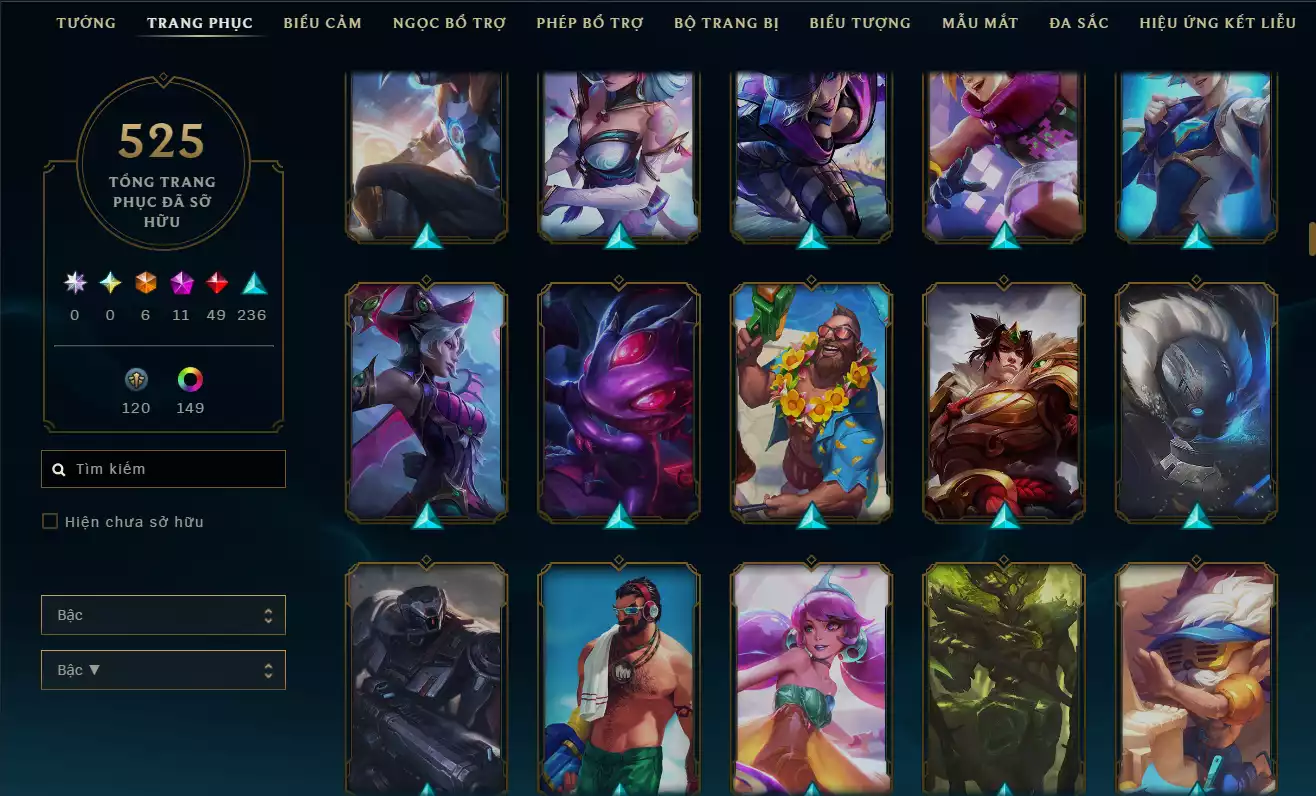Click the red Legendary rarity gem icon

click(x=216, y=283)
